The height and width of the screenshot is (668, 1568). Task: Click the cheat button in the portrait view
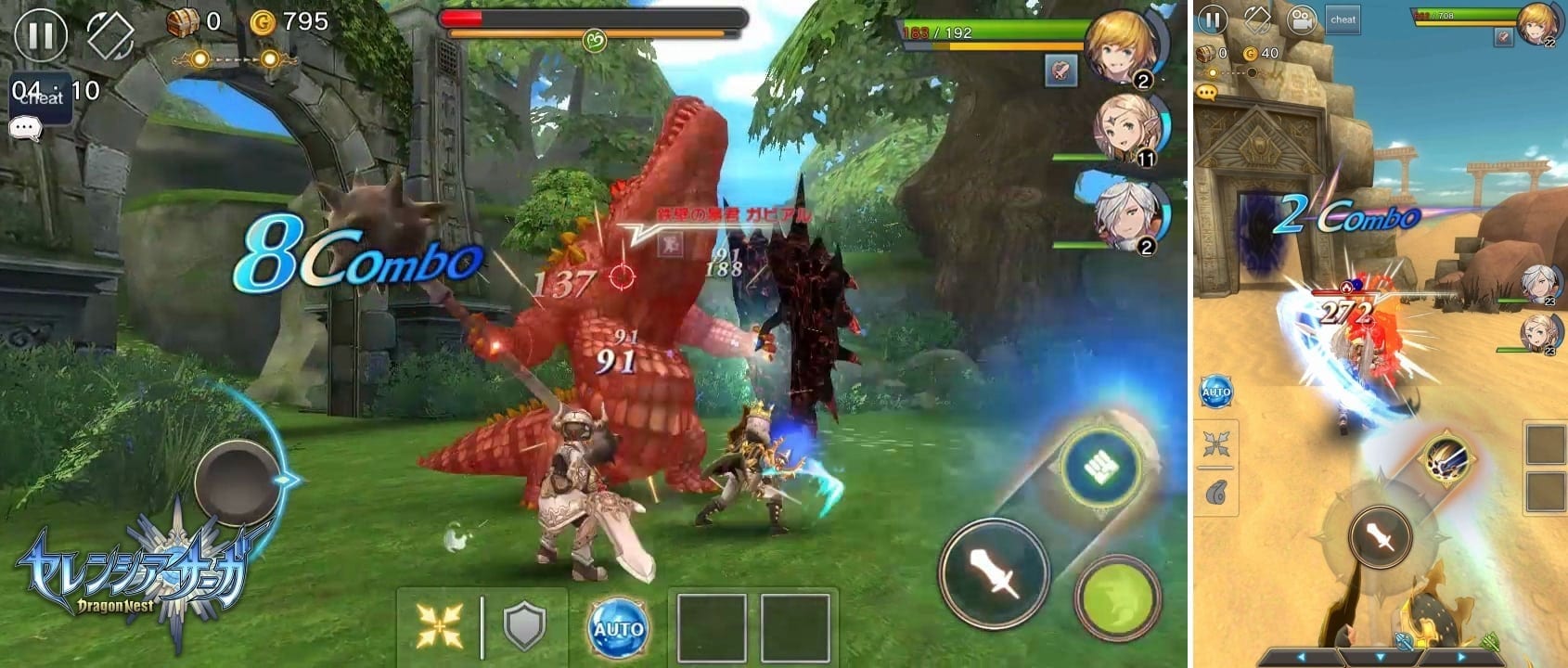click(1343, 19)
